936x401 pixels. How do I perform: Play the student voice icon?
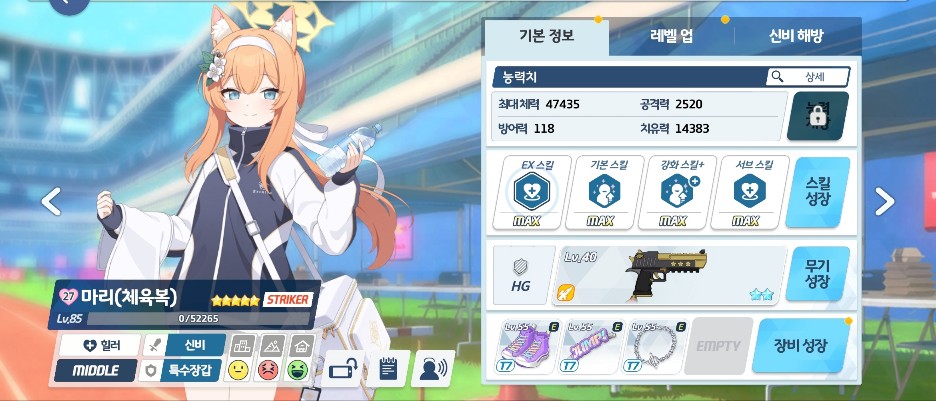click(432, 368)
